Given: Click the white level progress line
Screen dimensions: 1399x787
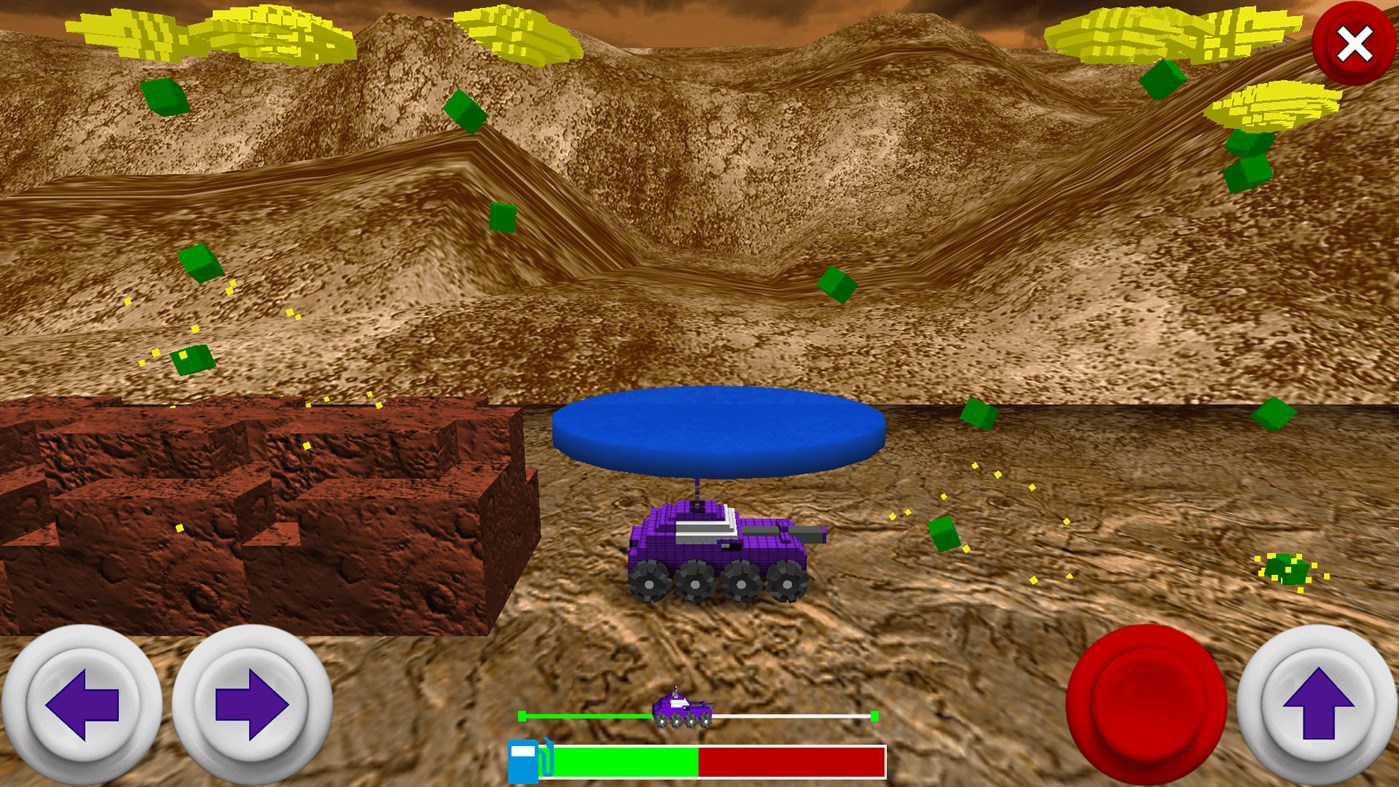Looking at the screenshot, I should 790,716.
